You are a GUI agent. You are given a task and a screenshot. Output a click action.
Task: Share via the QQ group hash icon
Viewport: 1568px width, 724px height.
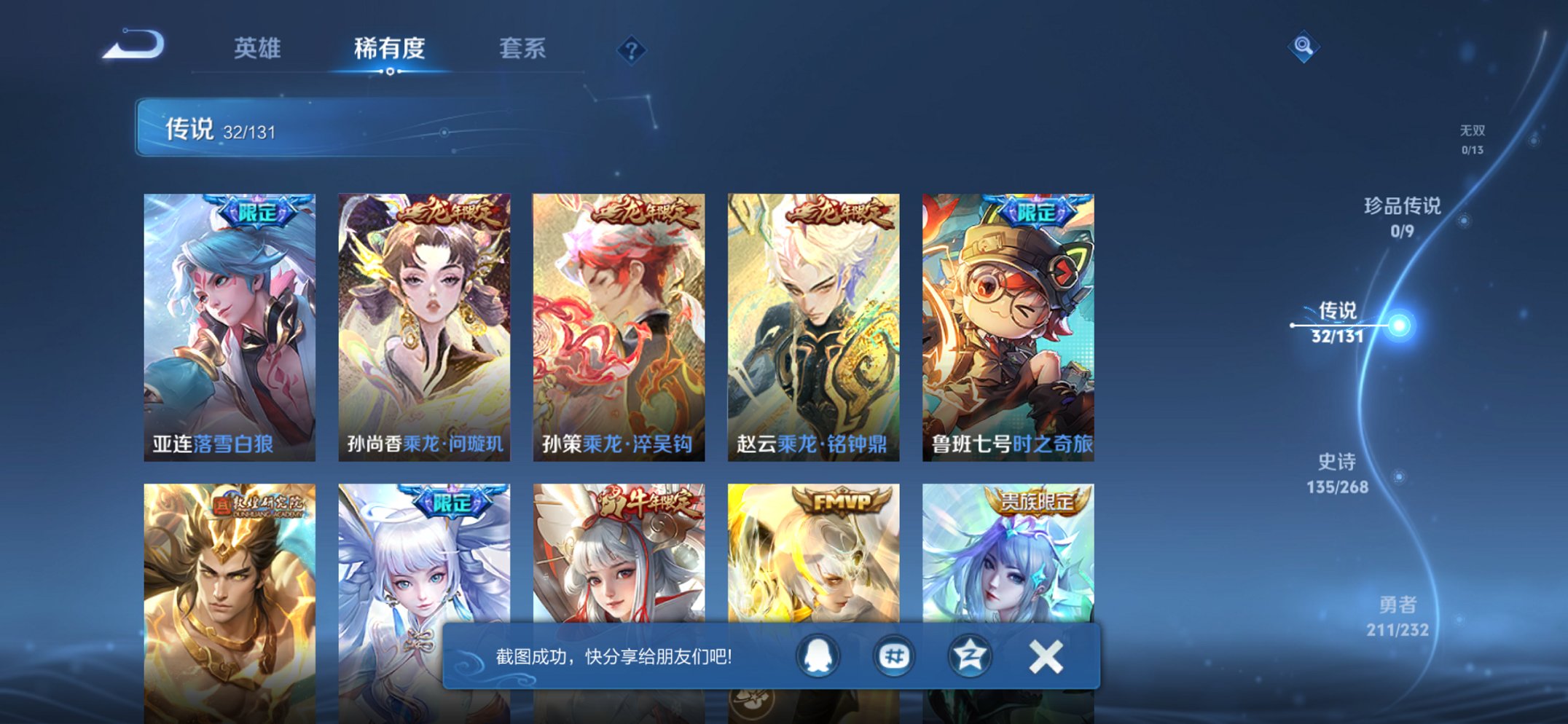(894, 655)
